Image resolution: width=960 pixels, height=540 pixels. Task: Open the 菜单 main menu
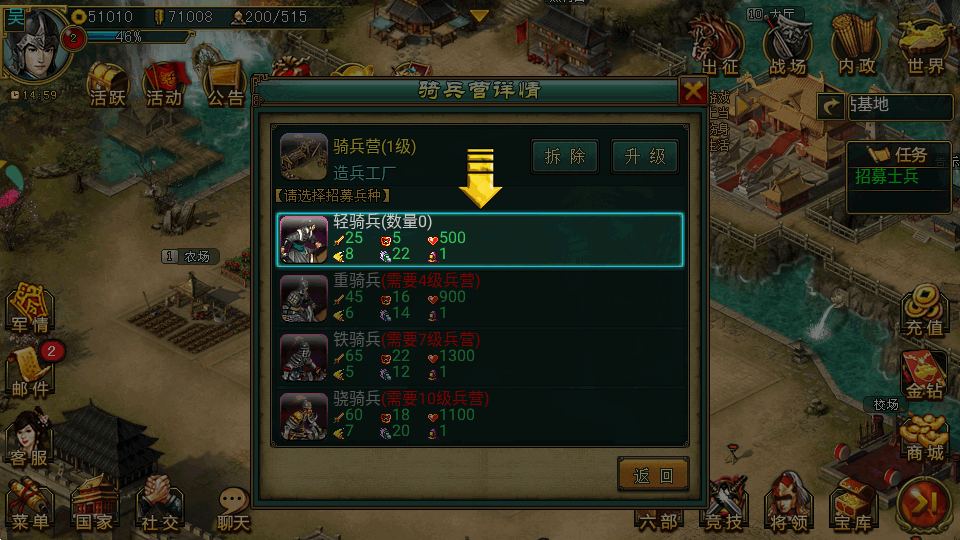coord(30,505)
